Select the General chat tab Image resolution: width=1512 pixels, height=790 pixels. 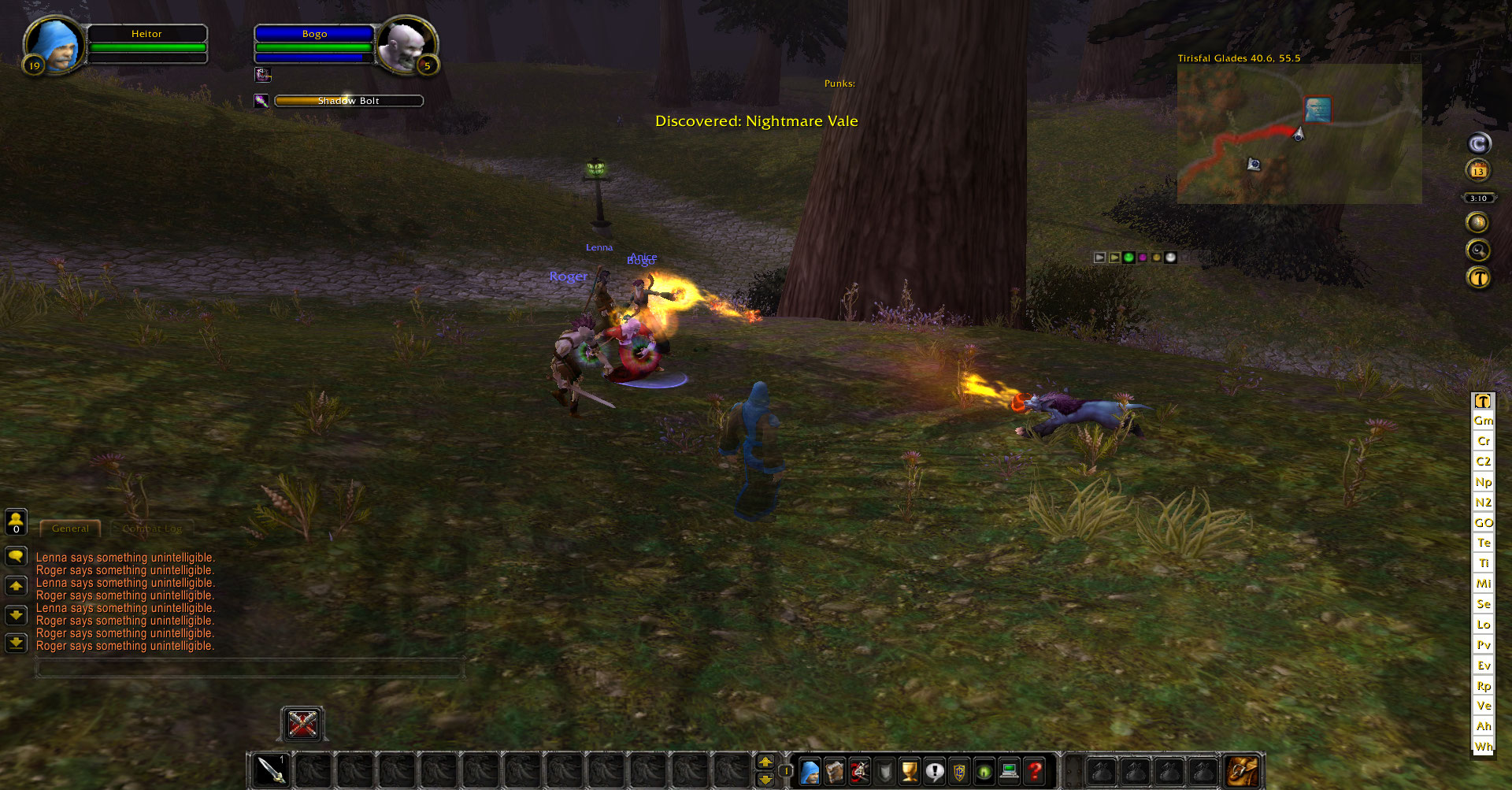click(x=69, y=529)
